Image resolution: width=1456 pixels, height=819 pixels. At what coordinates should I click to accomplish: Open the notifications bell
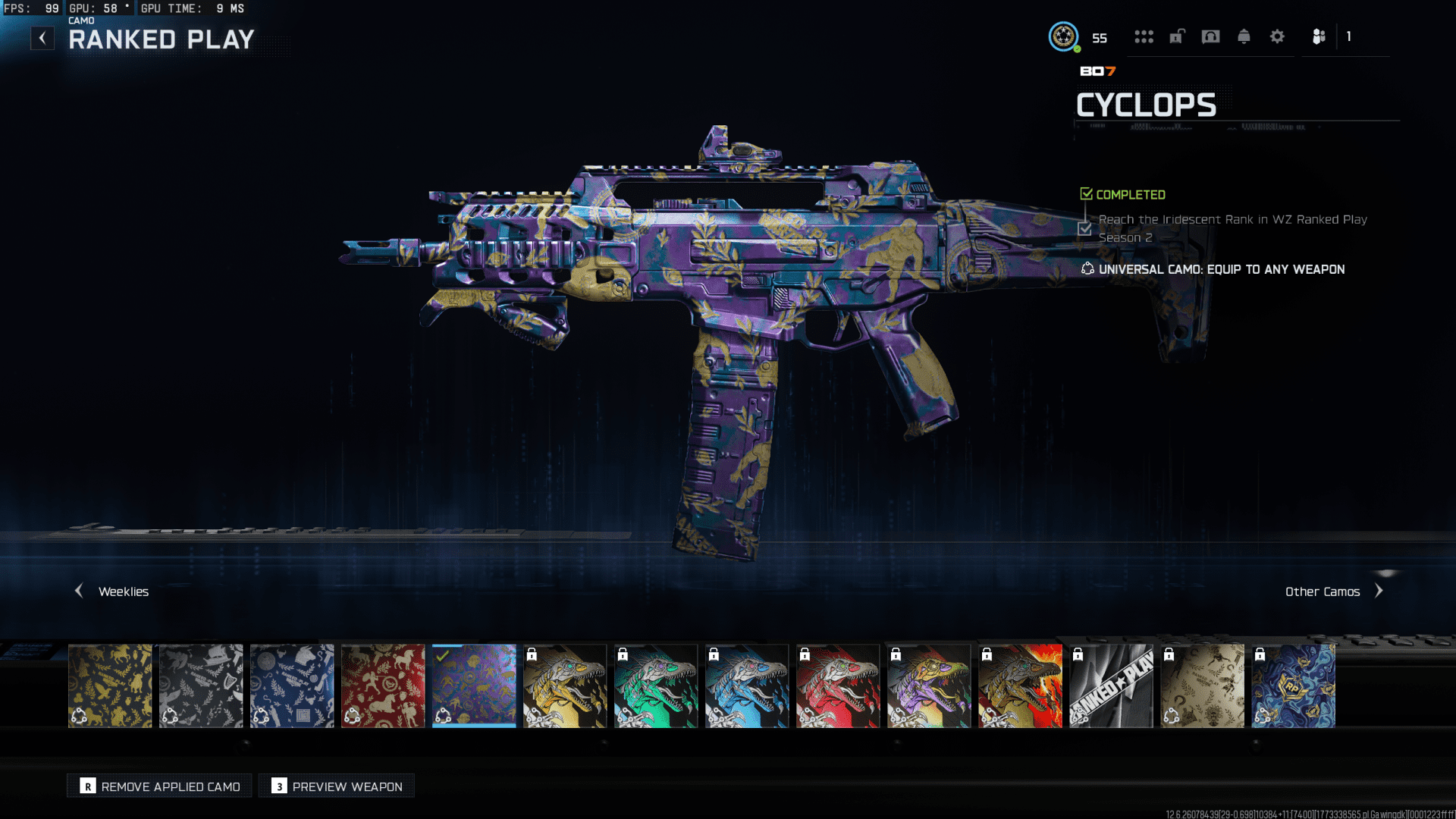(x=1244, y=36)
